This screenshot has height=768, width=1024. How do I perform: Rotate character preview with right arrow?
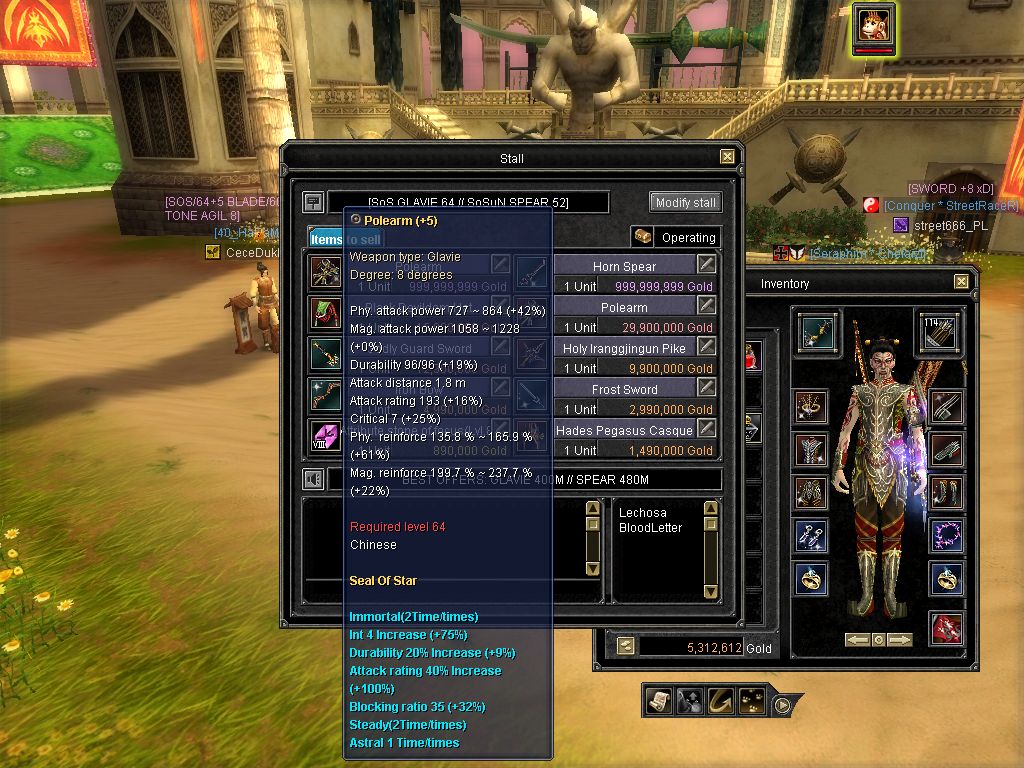pyautogui.click(x=900, y=640)
